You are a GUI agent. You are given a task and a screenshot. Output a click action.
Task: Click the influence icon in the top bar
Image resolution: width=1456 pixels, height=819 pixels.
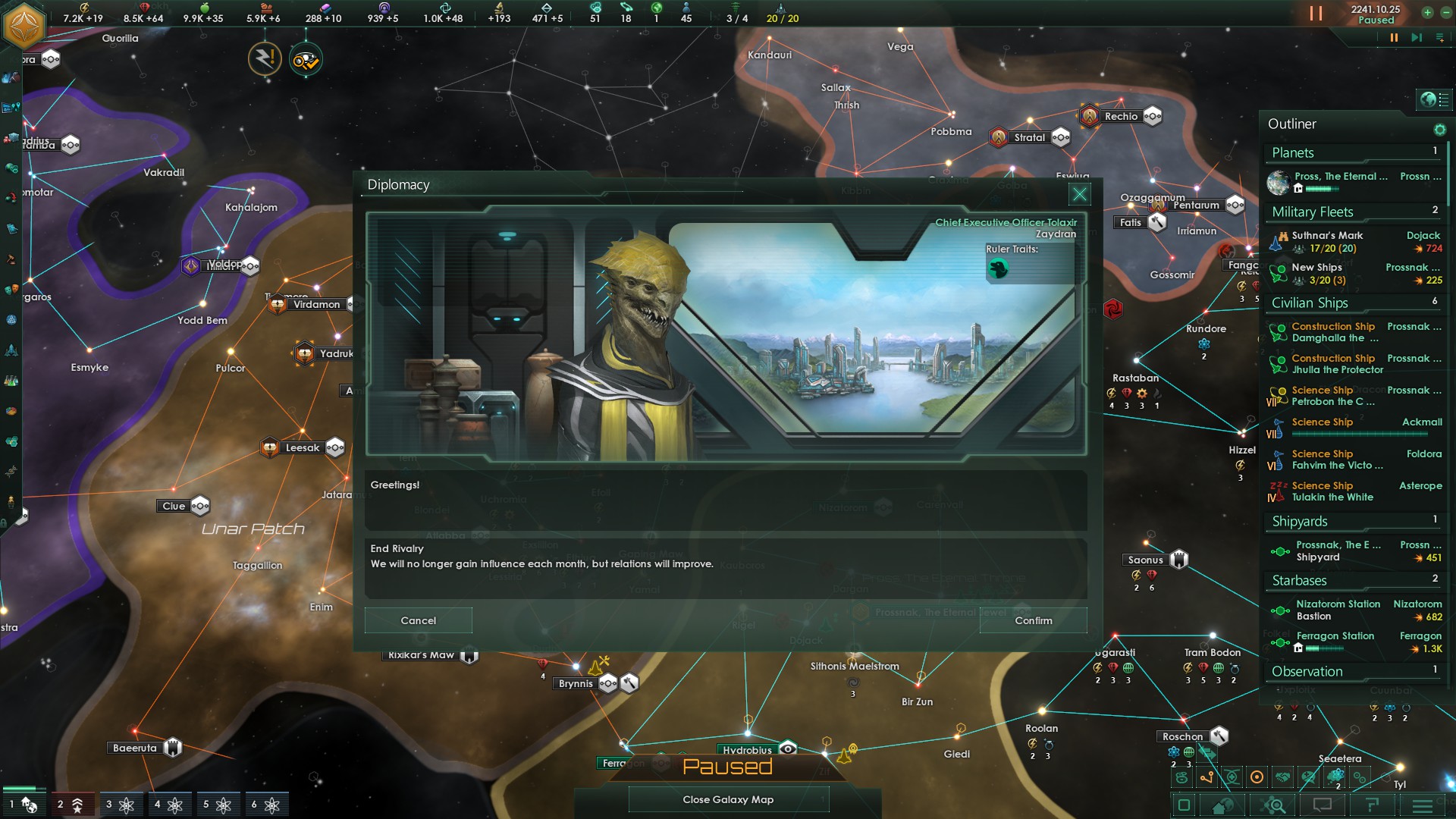click(384, 7)
